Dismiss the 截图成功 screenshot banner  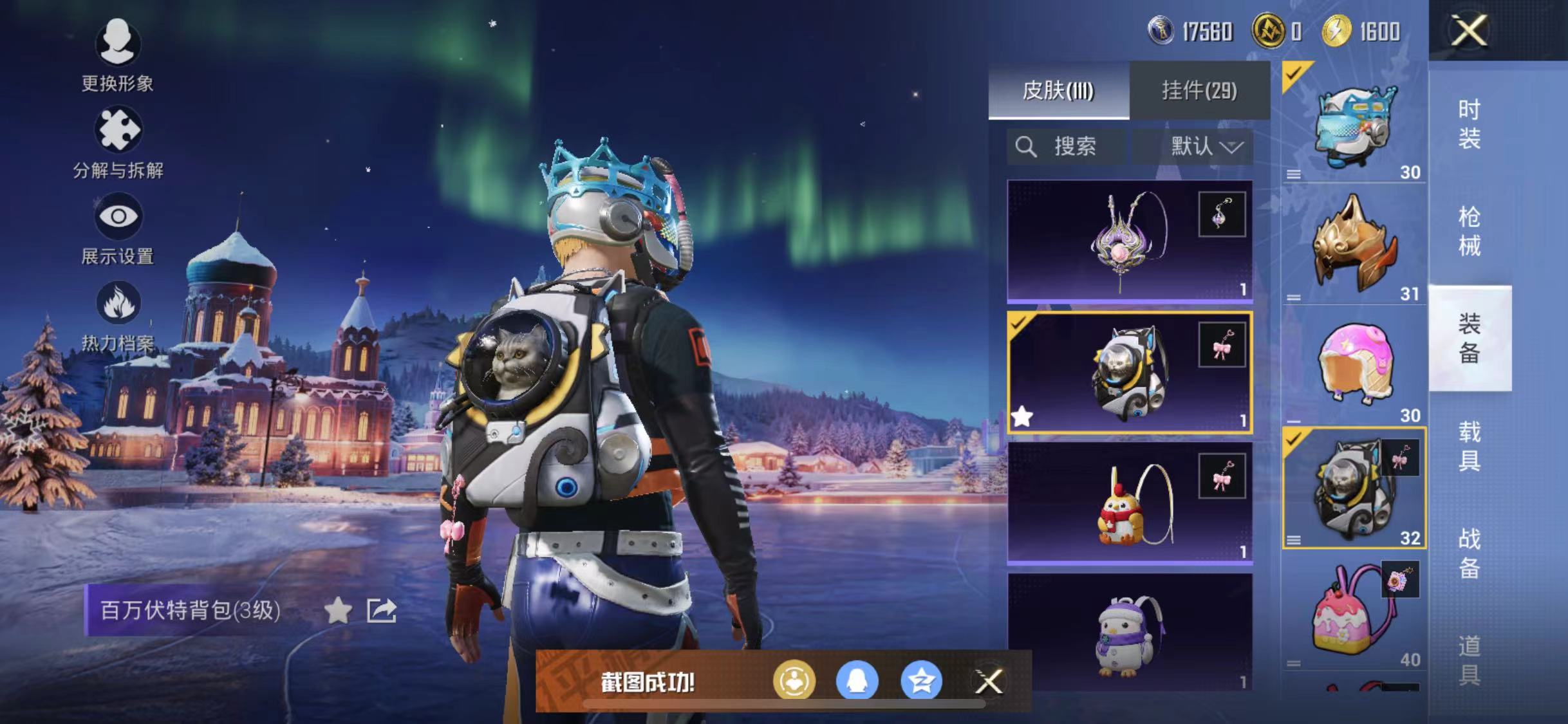[988, 682]
